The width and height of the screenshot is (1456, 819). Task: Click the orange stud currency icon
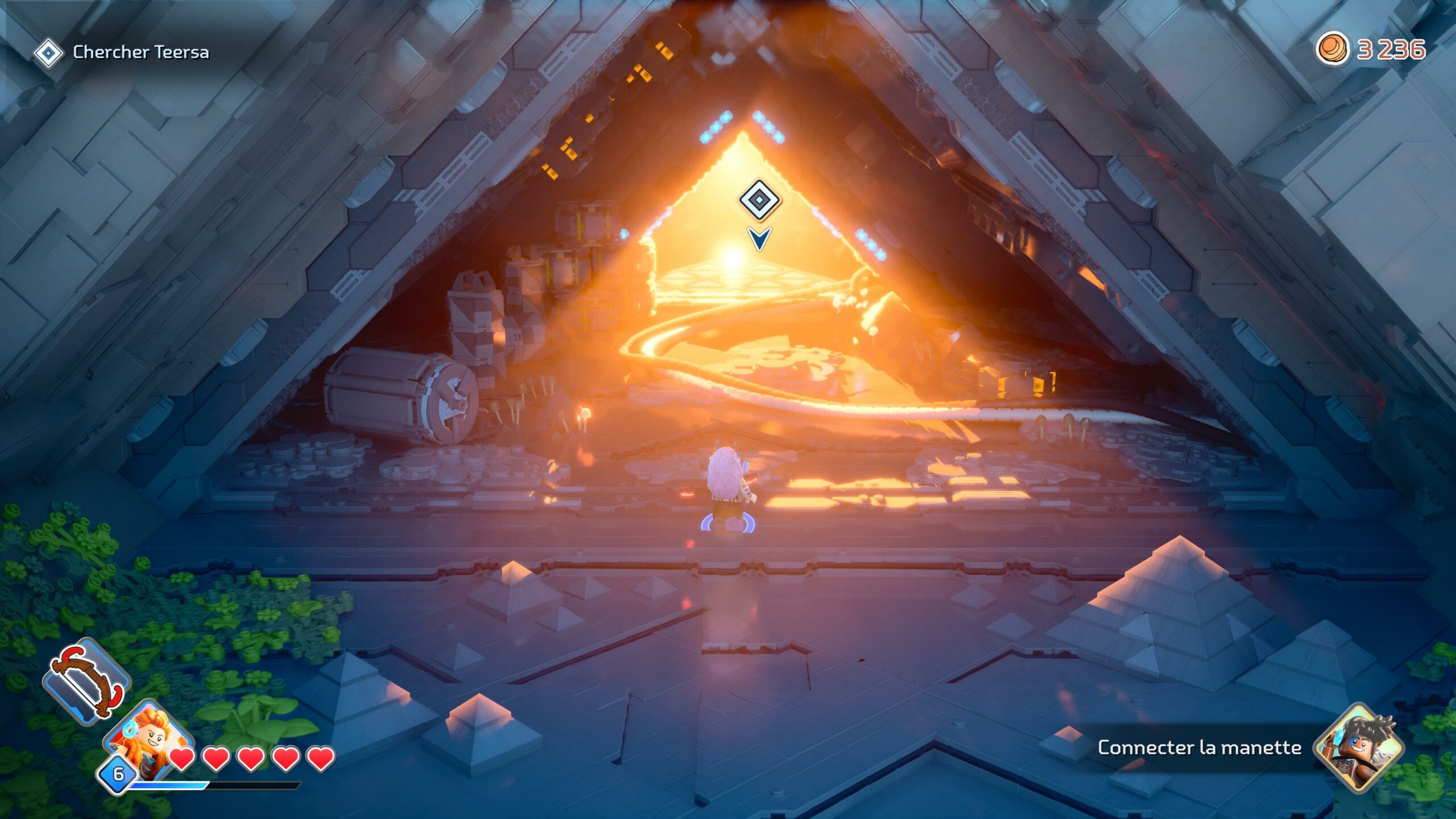tap(1331, 49)
